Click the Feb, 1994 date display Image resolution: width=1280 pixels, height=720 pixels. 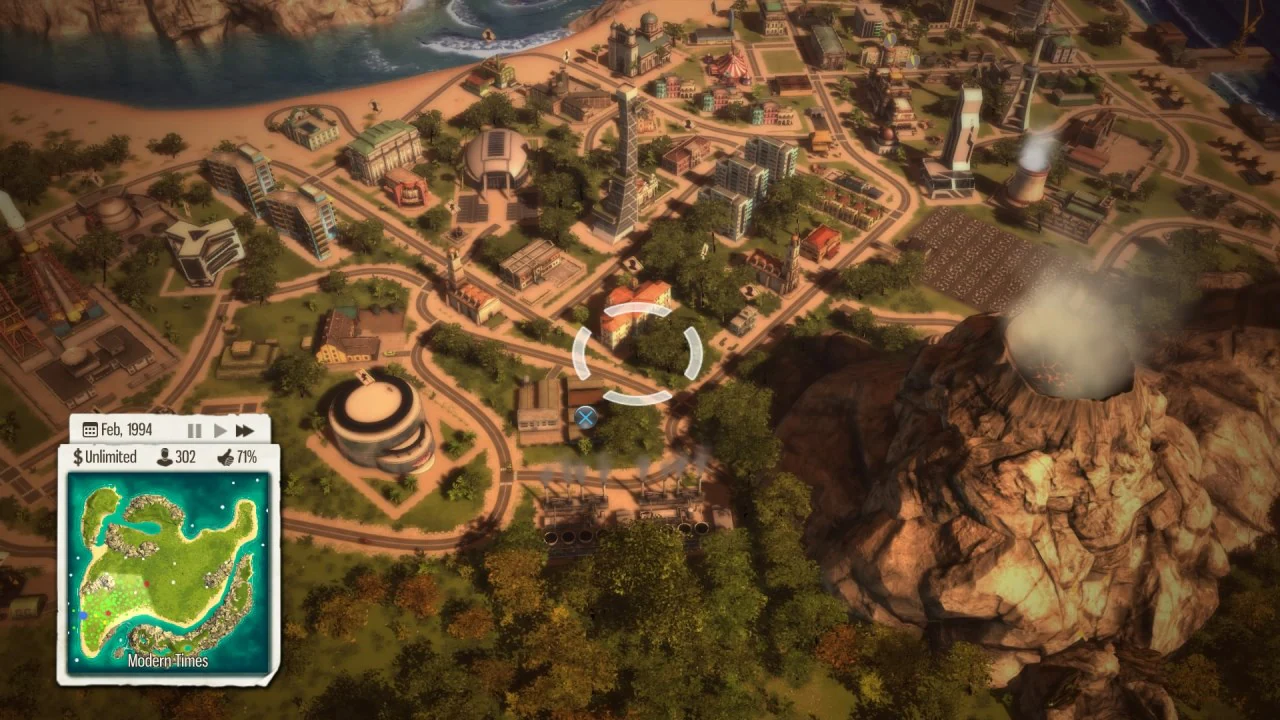128,428
